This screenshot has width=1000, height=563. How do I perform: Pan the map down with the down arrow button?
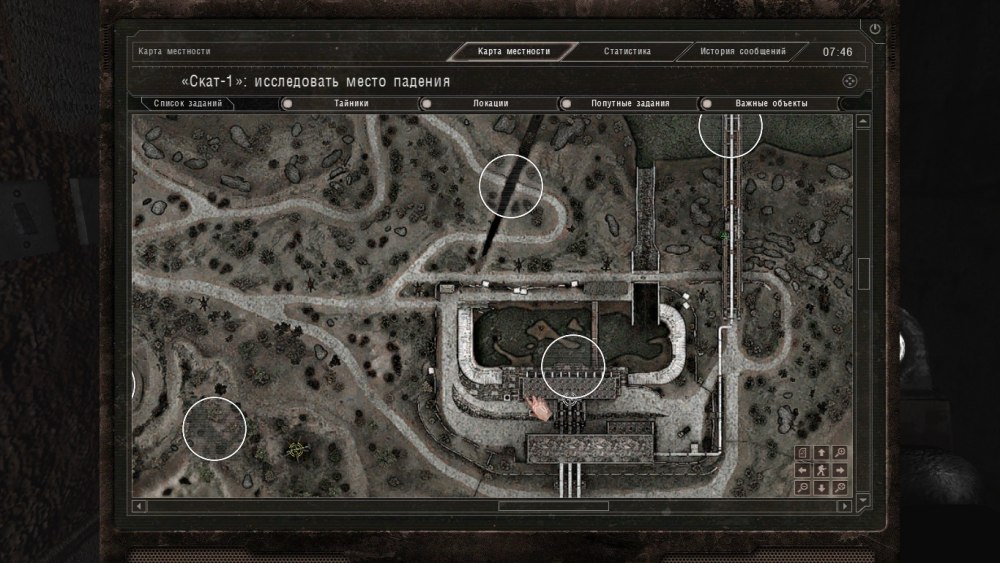[821, 487]
